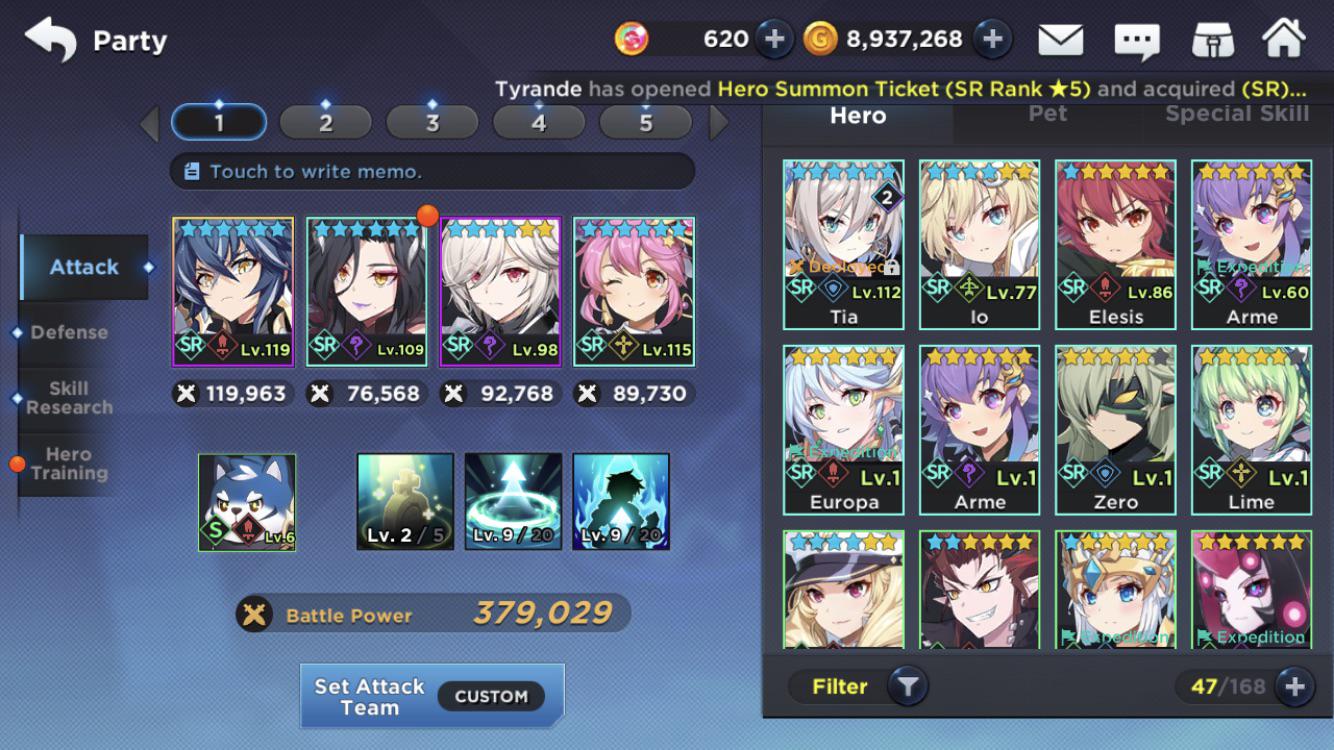Open the Defense team tab

[x=69, y=332]
